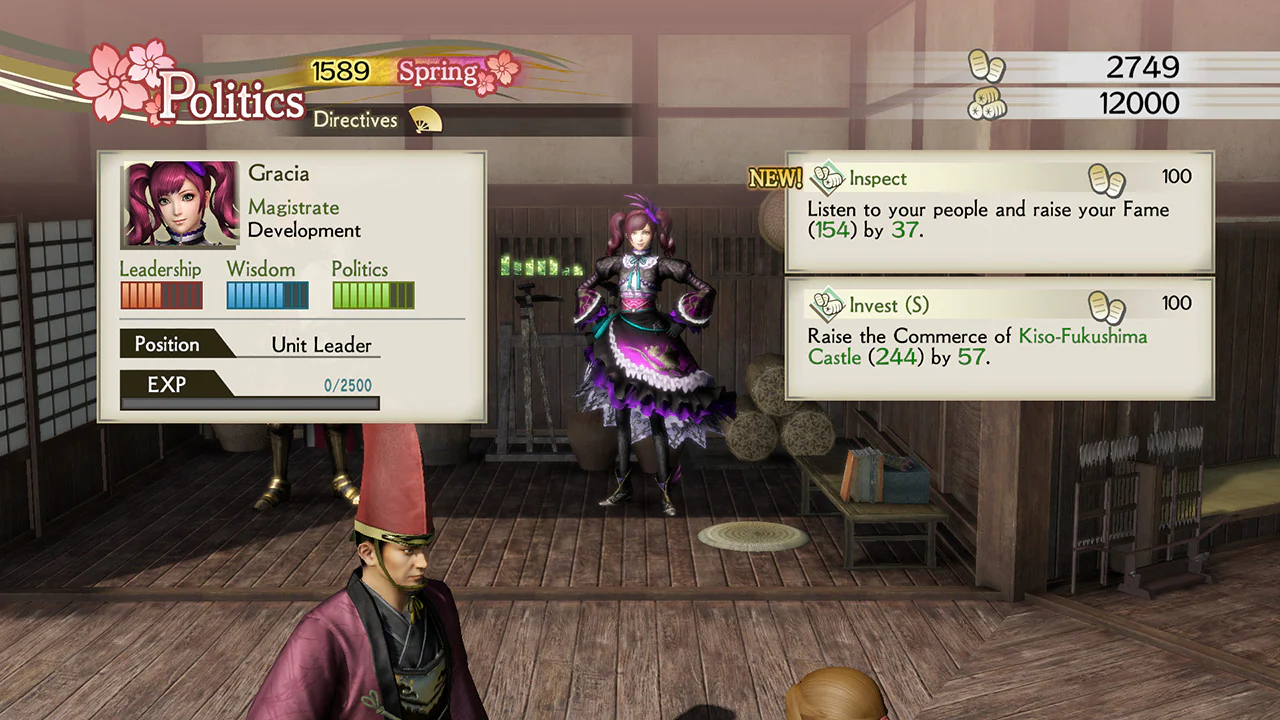The width and height of the screenshot is (1280, 720).
Task: Click the Leadership stat bar
Action: [x=161, y=295]
